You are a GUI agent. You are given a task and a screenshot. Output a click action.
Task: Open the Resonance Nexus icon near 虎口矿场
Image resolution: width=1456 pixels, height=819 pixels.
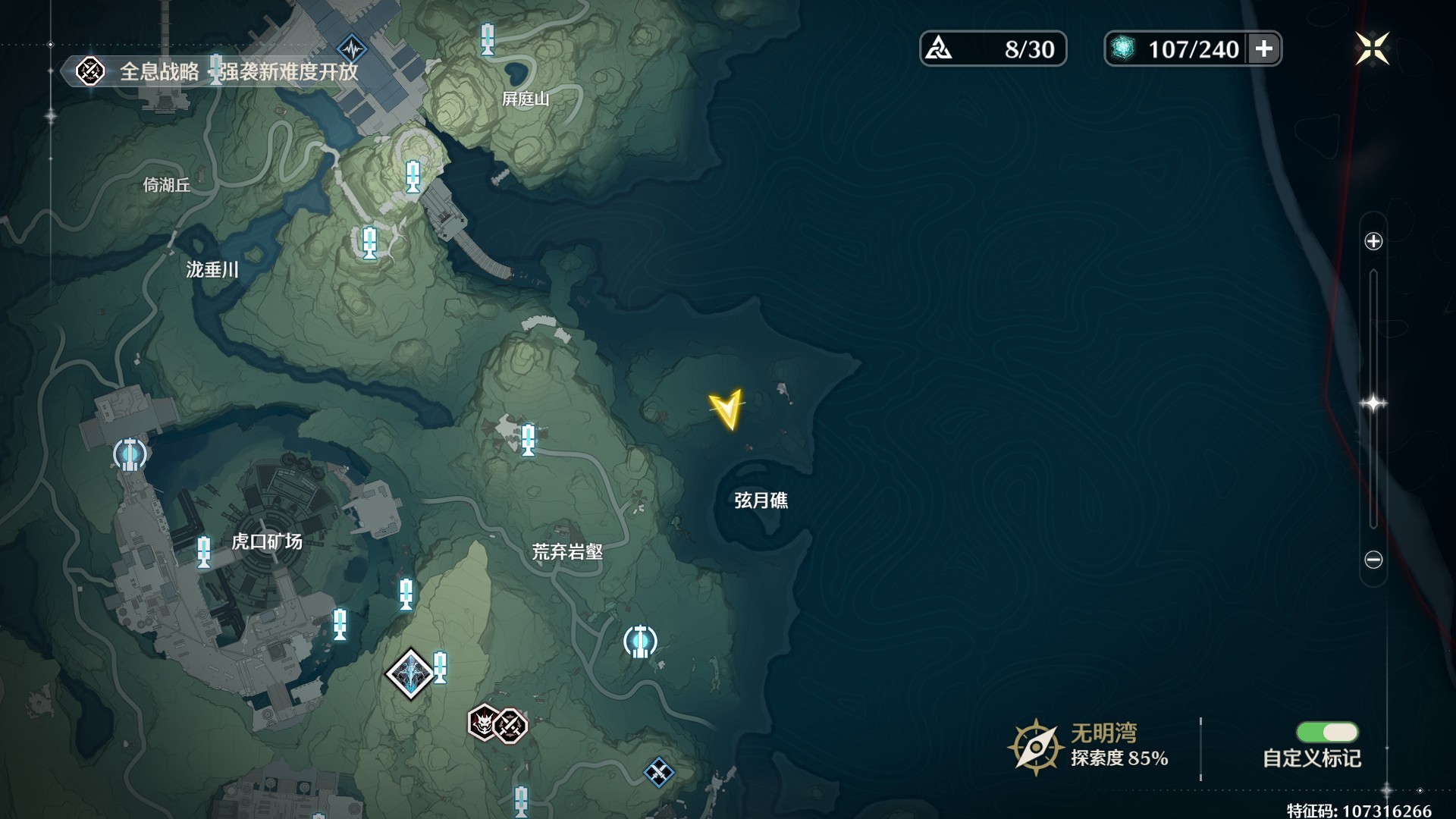tap(129, 453)
